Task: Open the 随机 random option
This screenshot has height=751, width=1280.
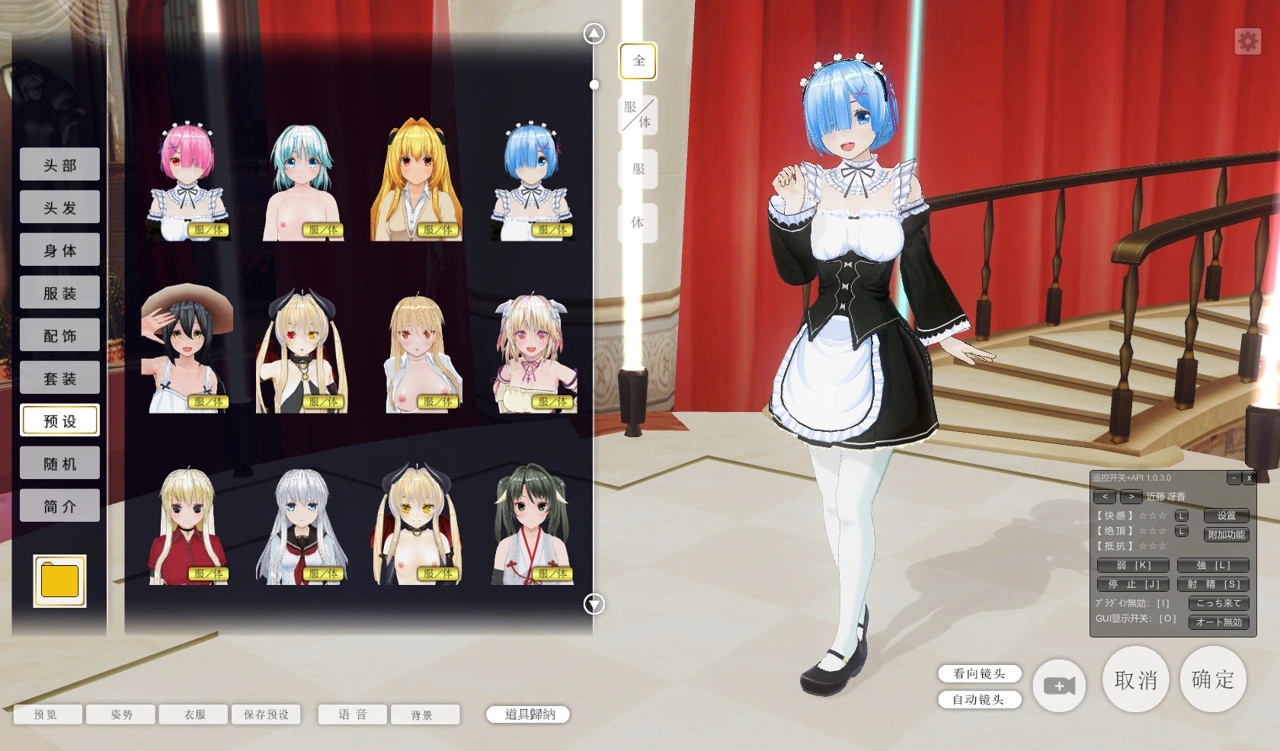Action: [x=60, y=463]
